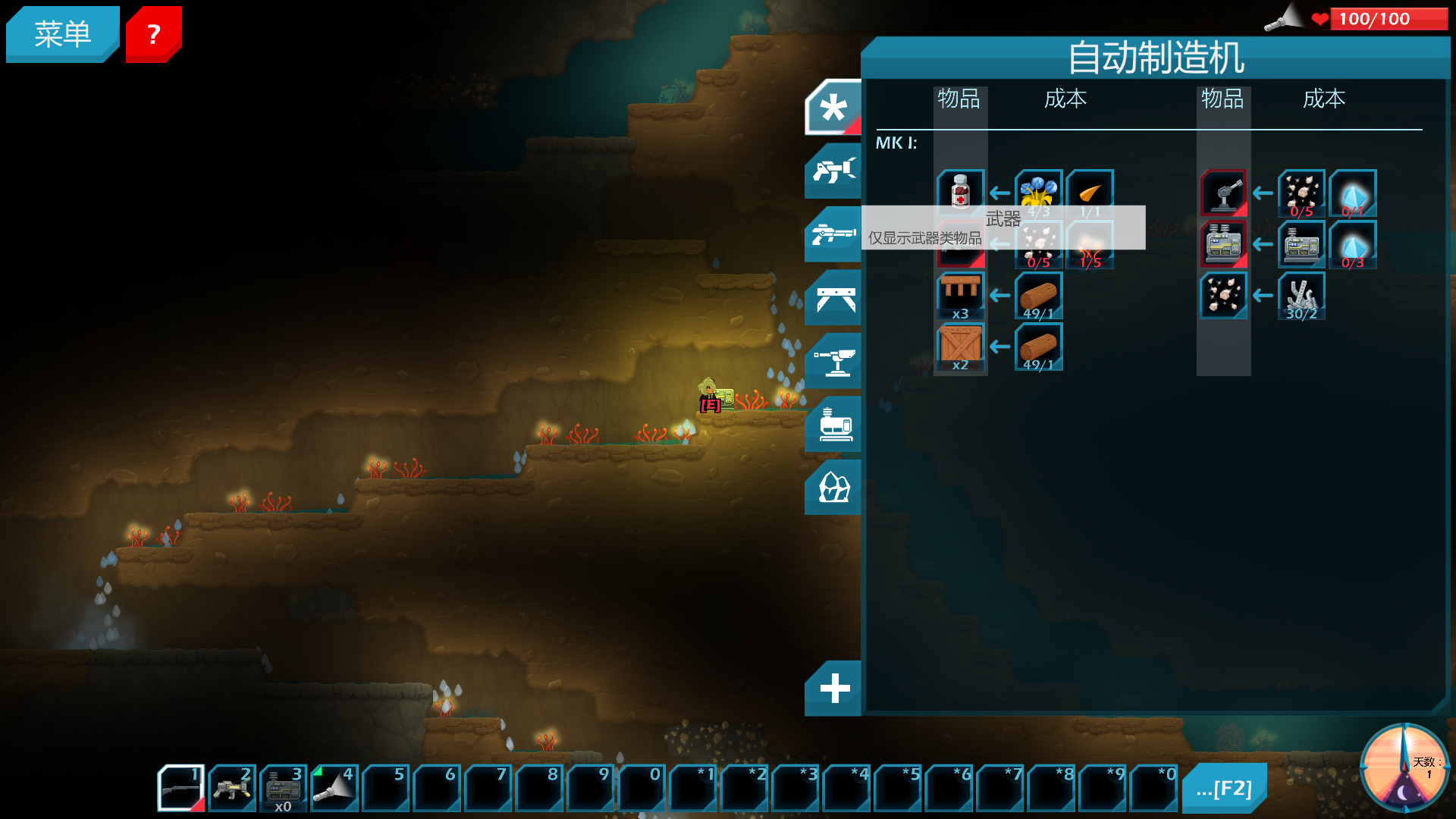
Task: Click the red question mark help button
Action: [x=153, y=34]
